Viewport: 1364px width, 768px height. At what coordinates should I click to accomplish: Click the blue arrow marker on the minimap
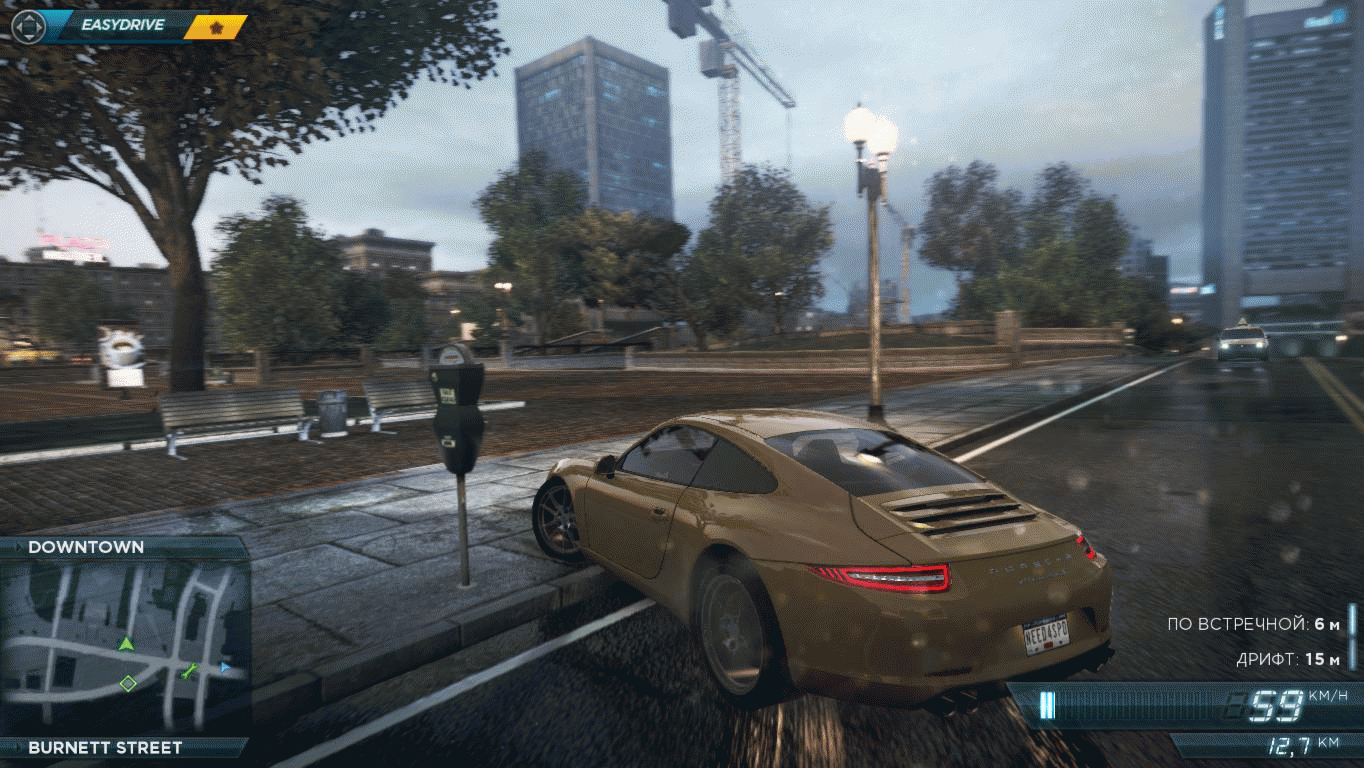pos(225,665)
